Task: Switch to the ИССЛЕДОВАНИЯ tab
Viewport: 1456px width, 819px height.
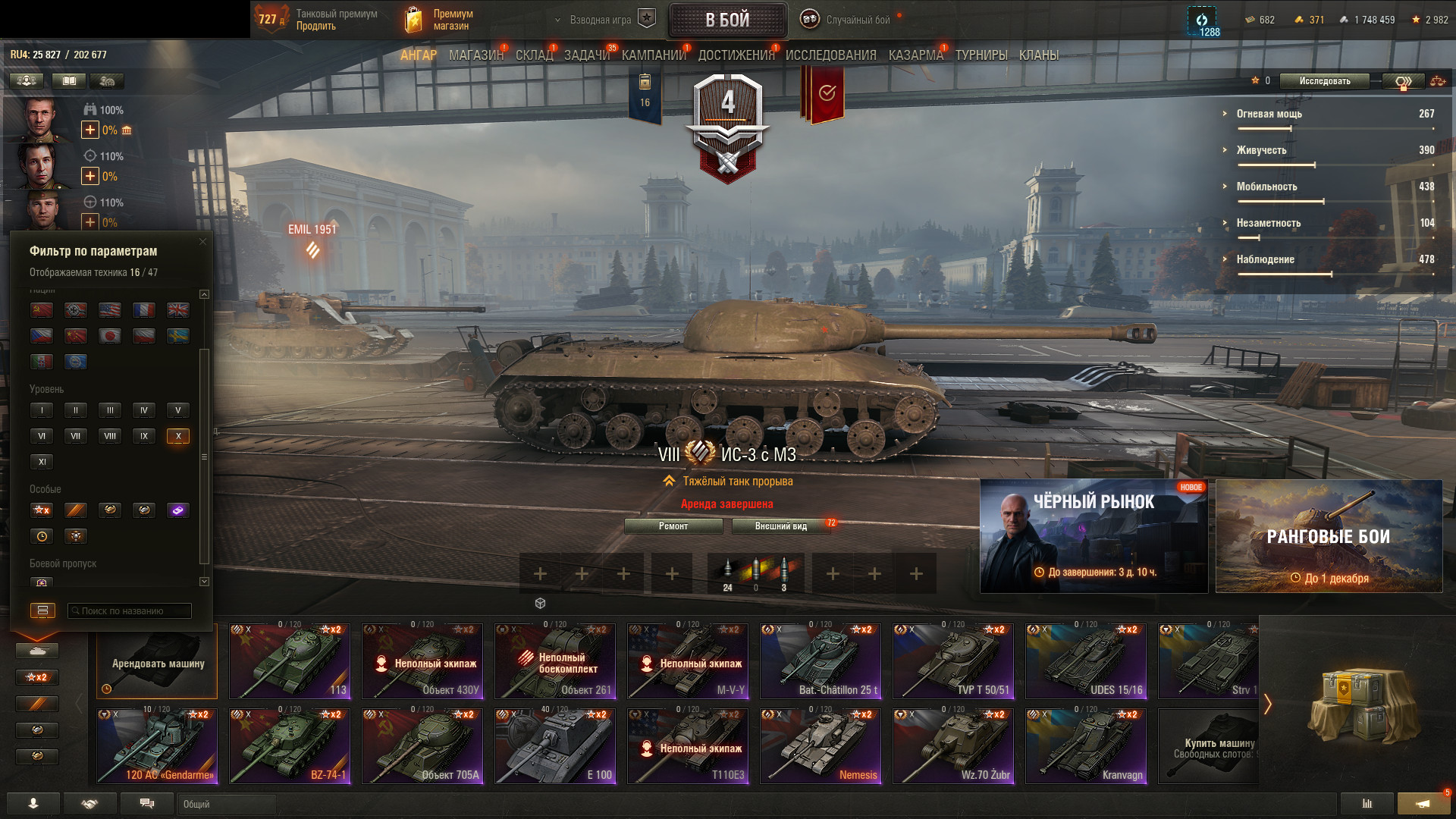Action: (830, 55)
